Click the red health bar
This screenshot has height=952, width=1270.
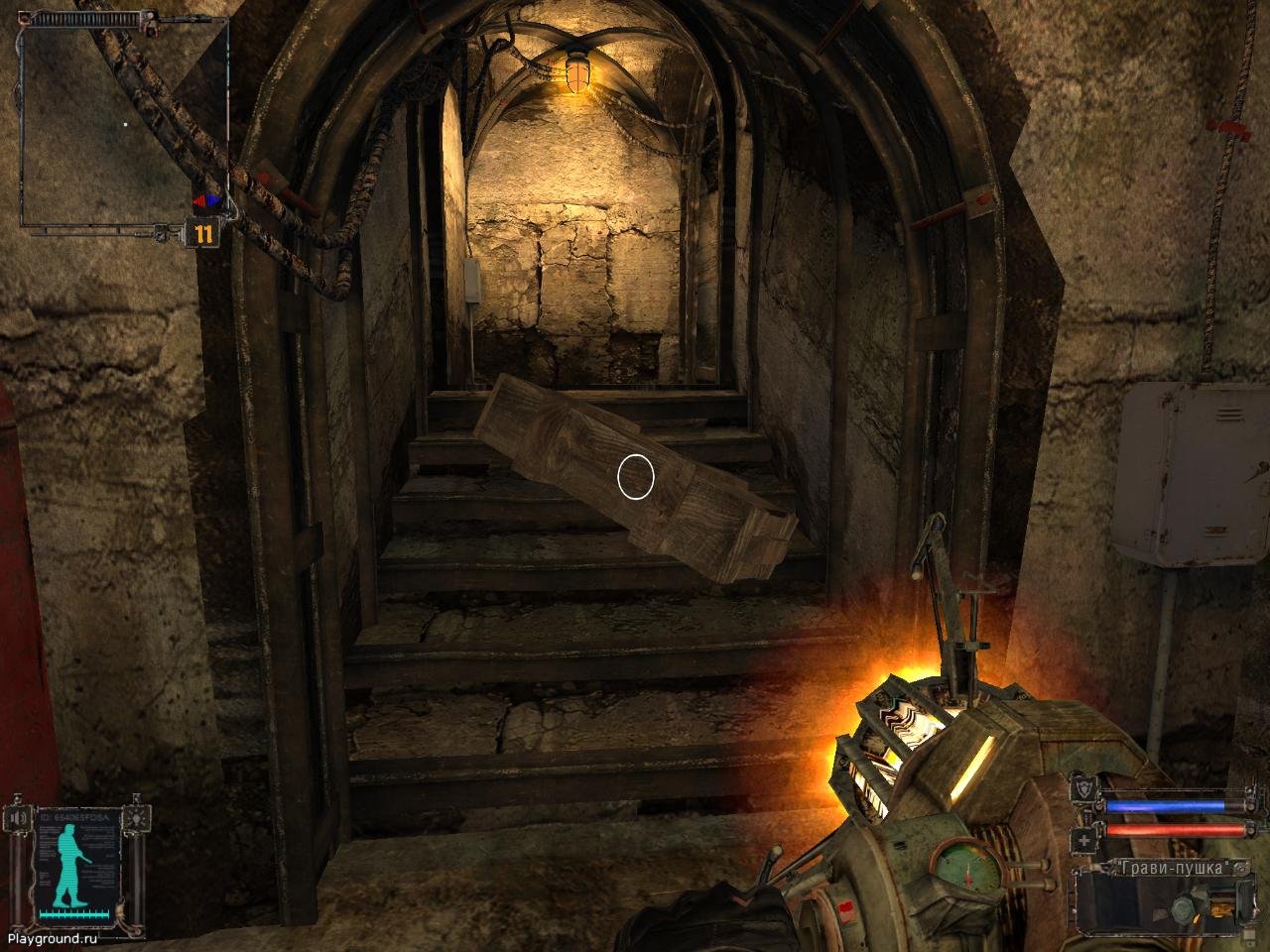1174,828
